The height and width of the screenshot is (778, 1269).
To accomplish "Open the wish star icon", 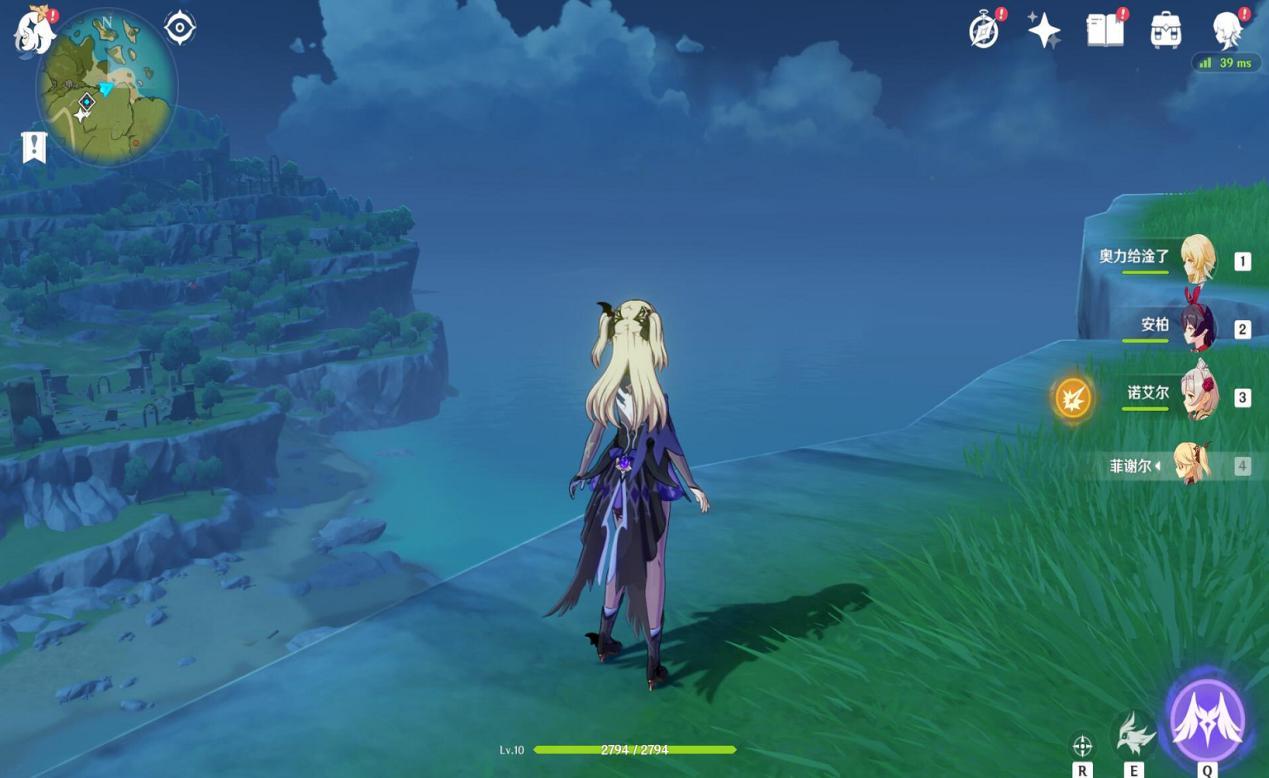I will tap(1044, 31).
